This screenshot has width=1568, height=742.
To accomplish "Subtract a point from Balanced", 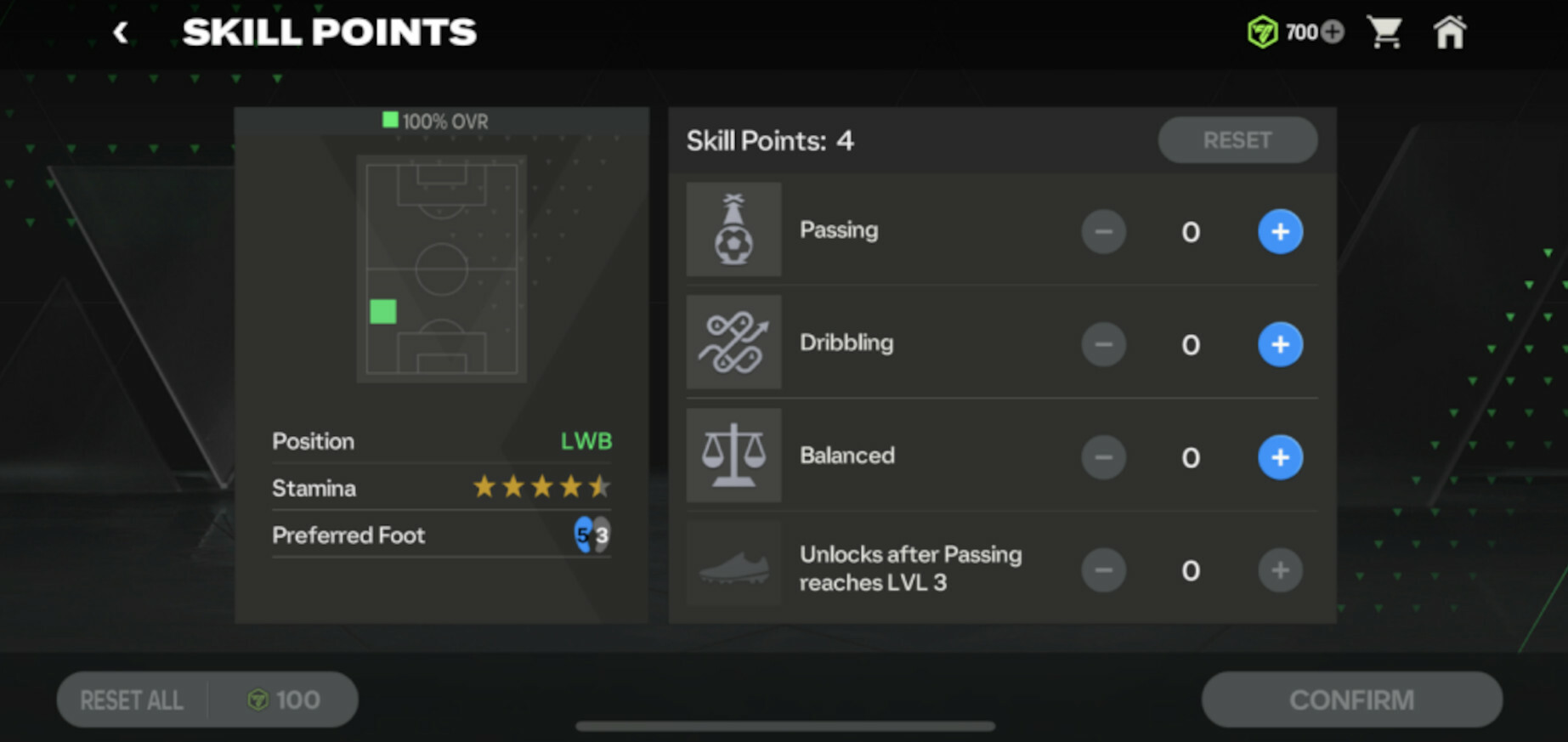I will pyautogui.click(x=1103, y=457).
